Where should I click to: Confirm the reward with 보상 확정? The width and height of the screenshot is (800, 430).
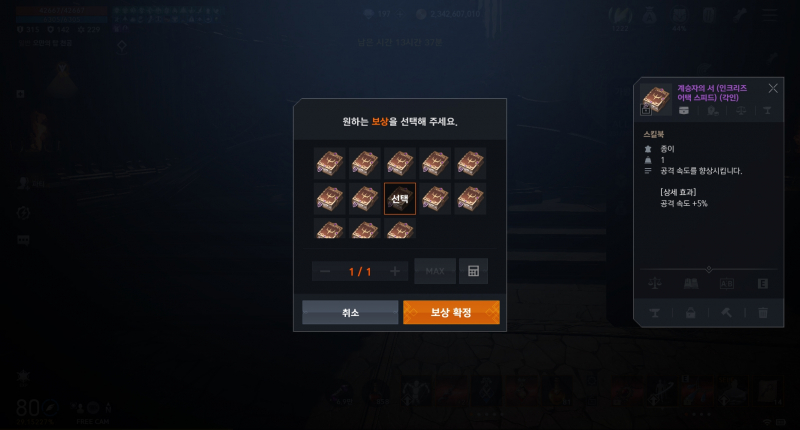click(450, 313)
